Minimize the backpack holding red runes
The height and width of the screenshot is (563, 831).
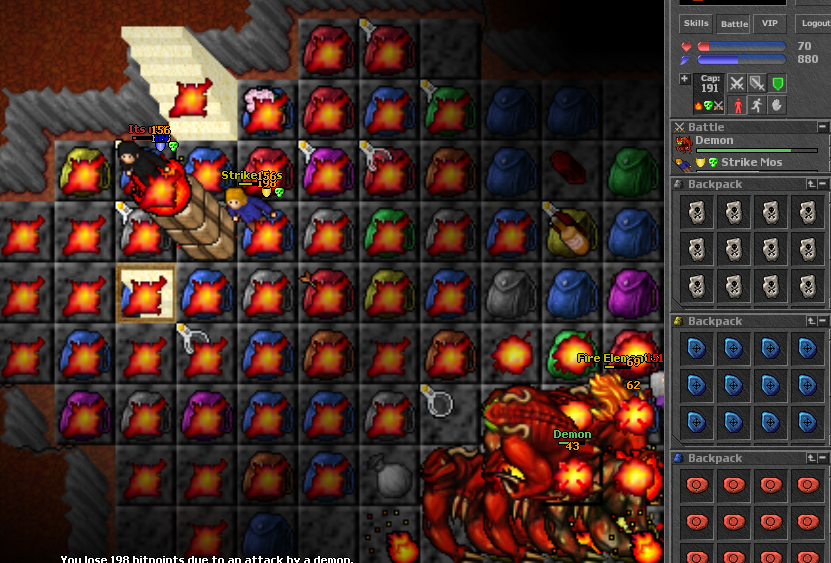point(822,458)
